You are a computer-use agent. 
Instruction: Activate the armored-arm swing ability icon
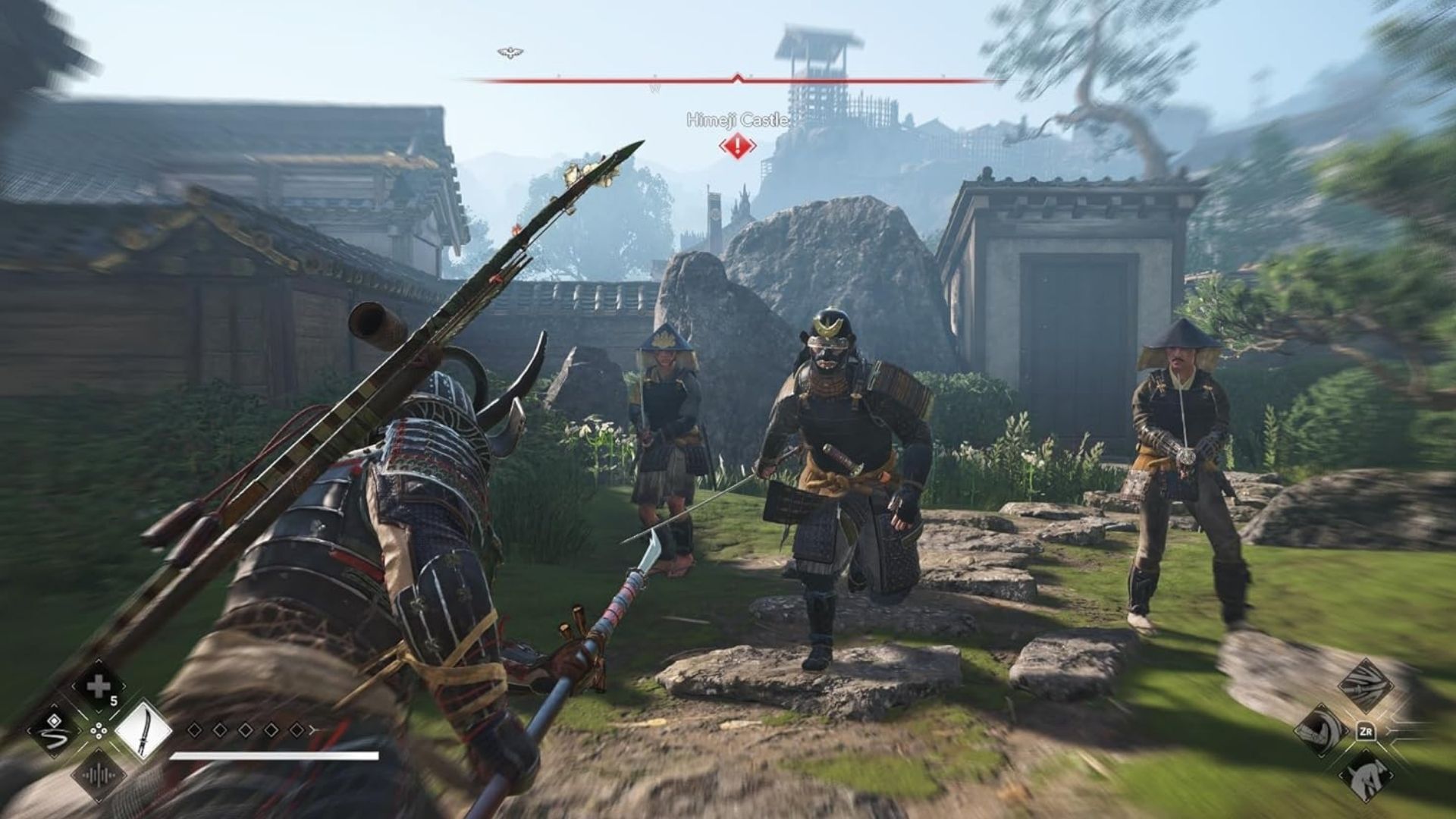(1320, 731)
